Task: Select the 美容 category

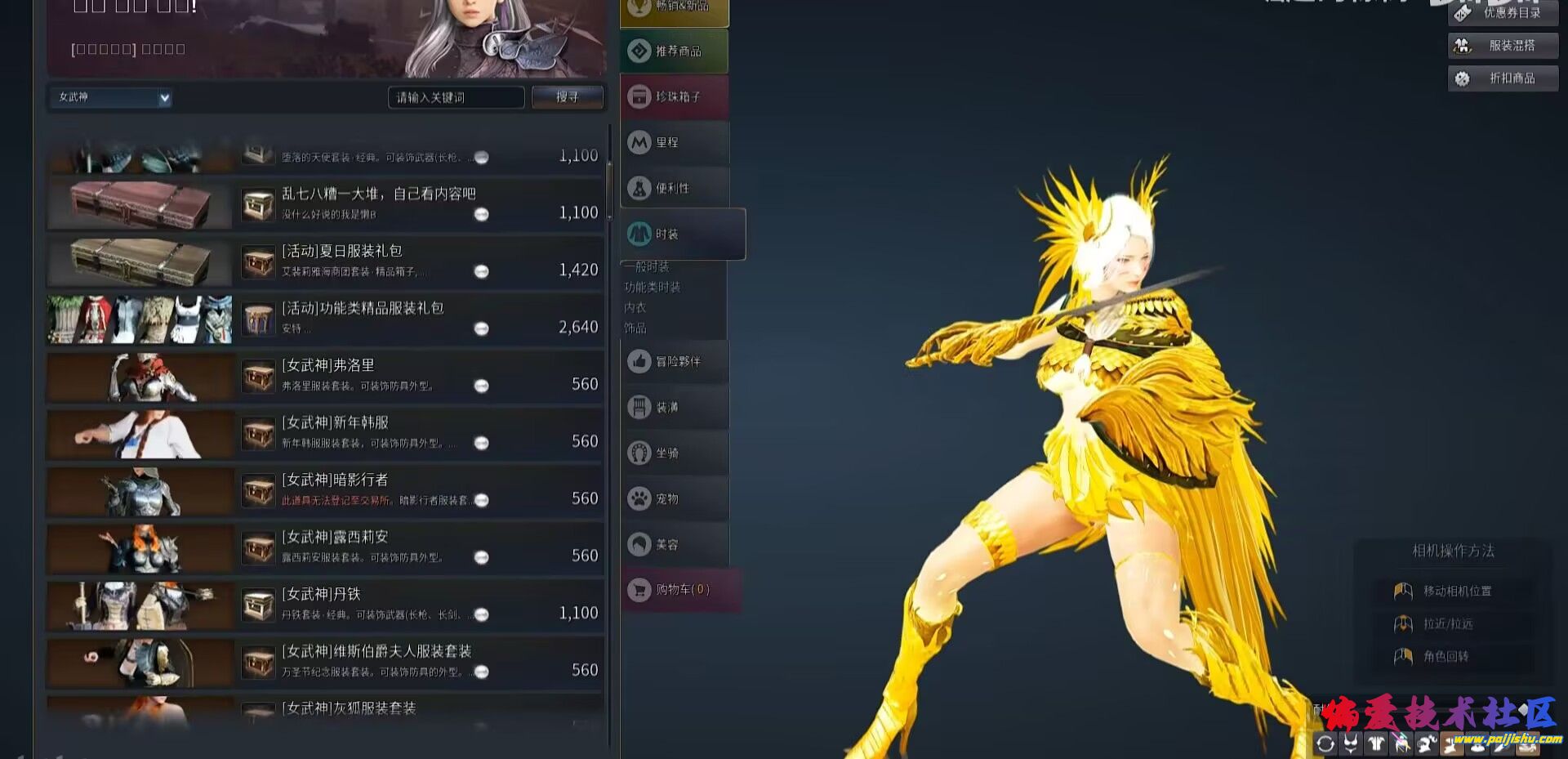Action: (675, 544)
